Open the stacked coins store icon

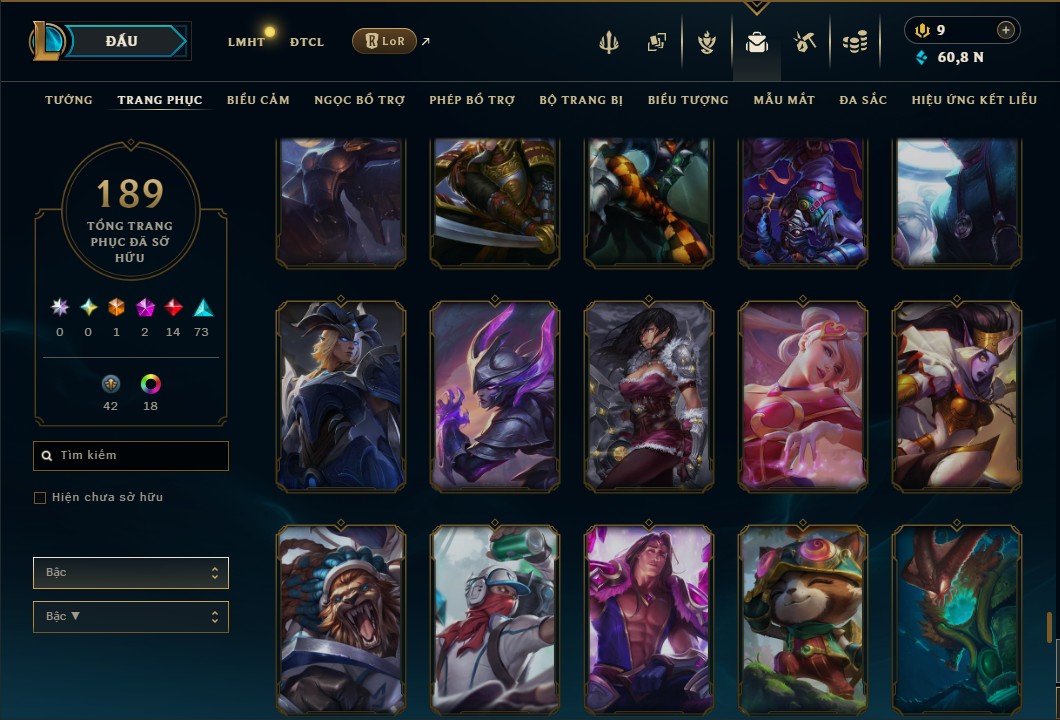854,42
